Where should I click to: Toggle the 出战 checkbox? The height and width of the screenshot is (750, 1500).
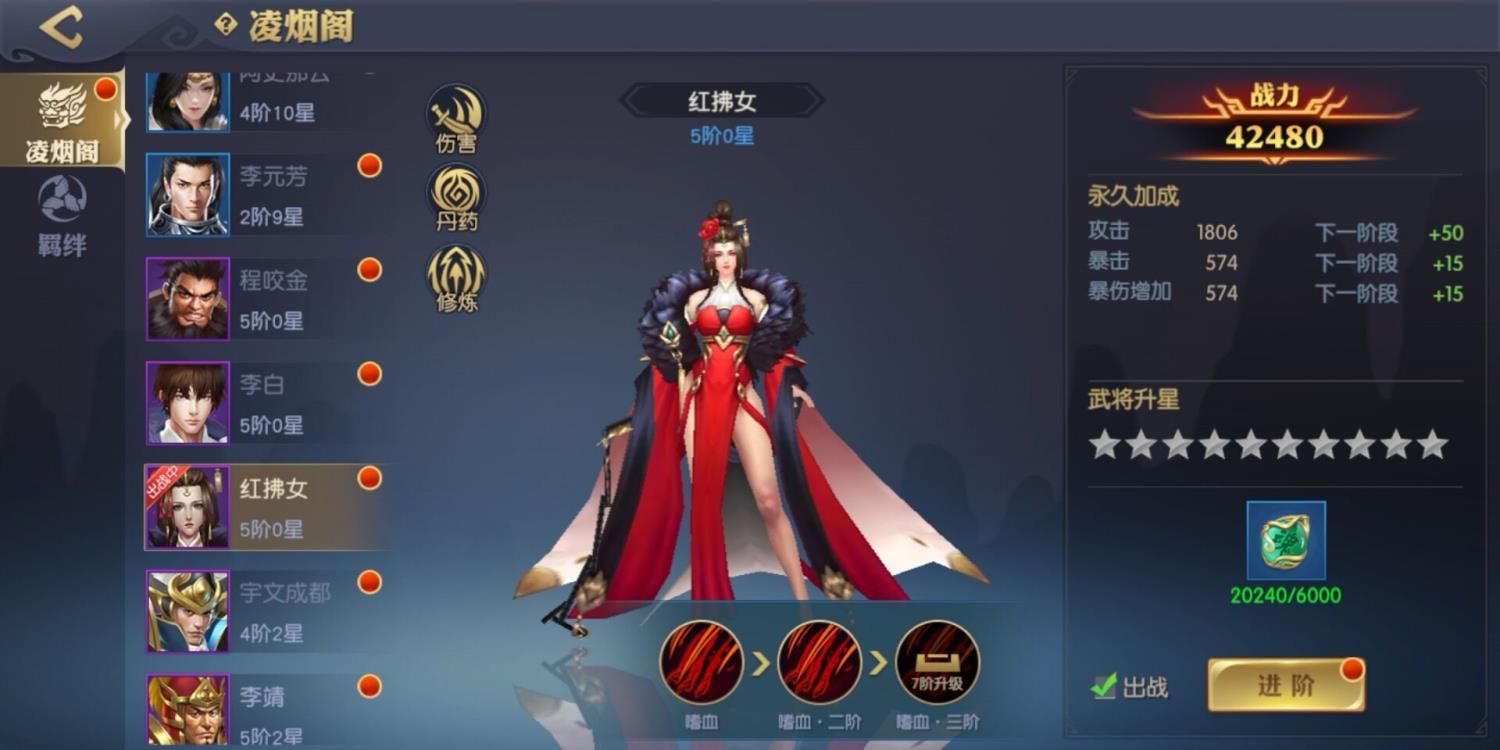[x=1104, y=686]
